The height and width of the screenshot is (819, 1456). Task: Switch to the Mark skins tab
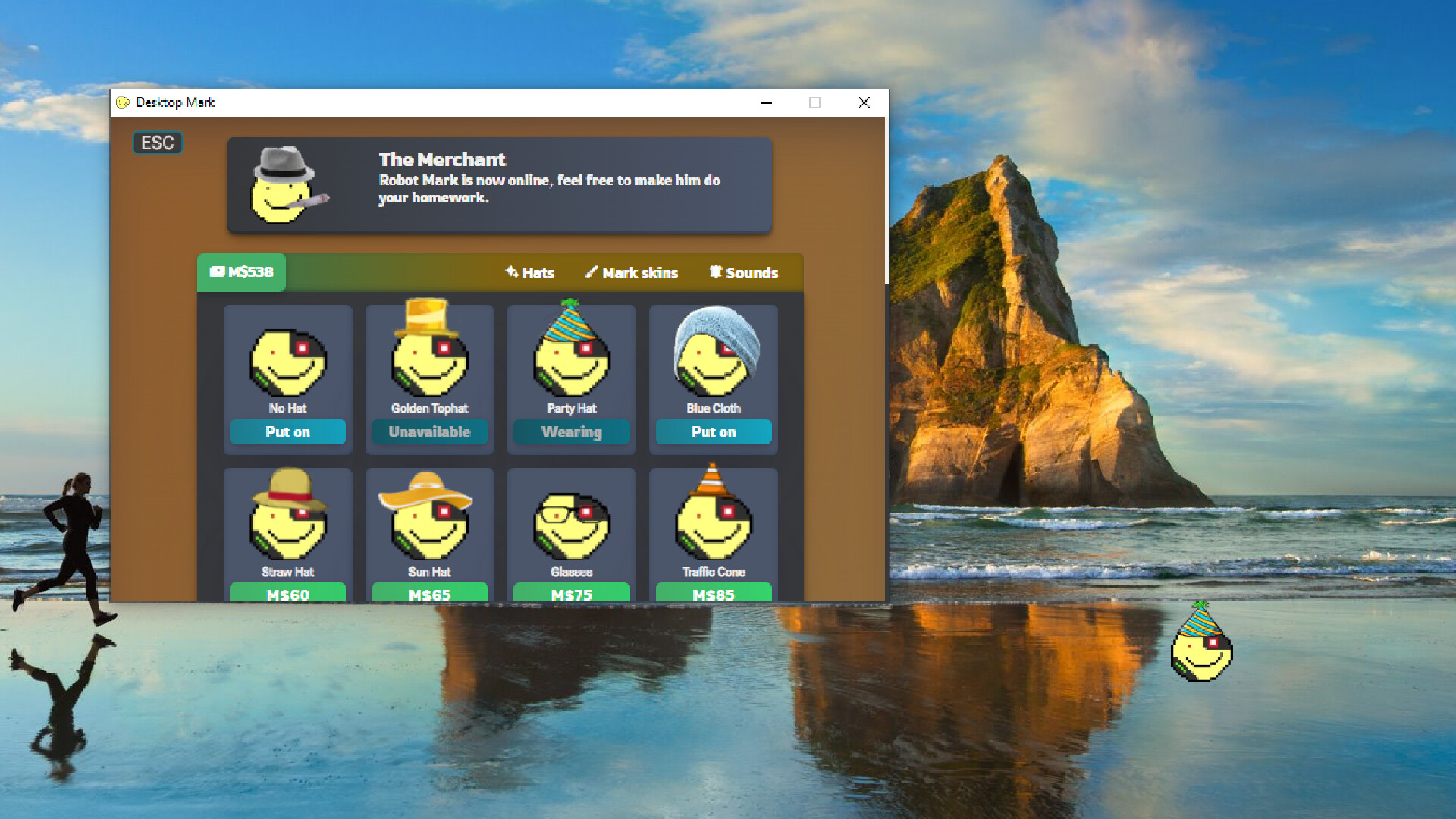640,272
